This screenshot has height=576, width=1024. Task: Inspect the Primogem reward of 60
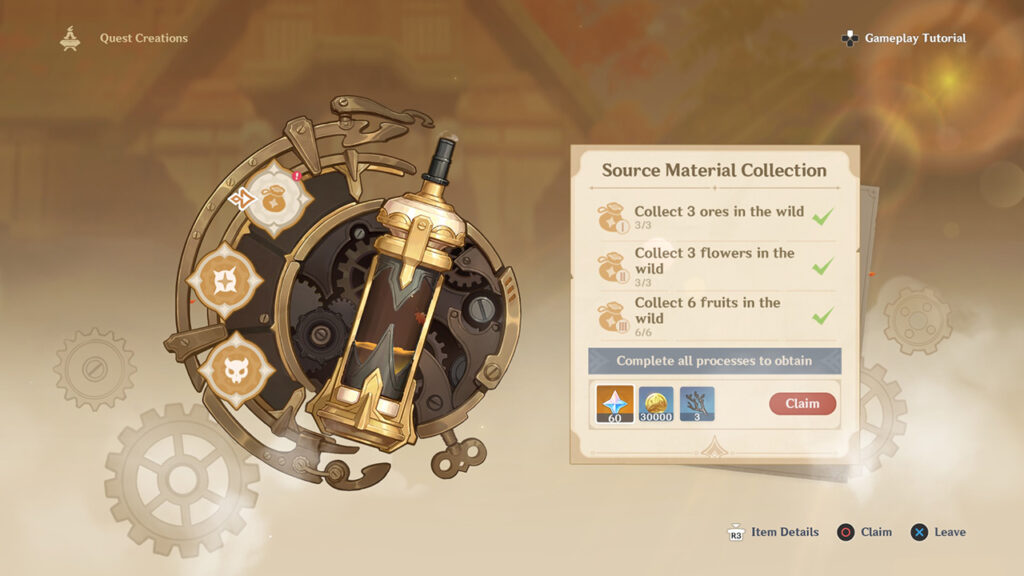tap(615, 403)
